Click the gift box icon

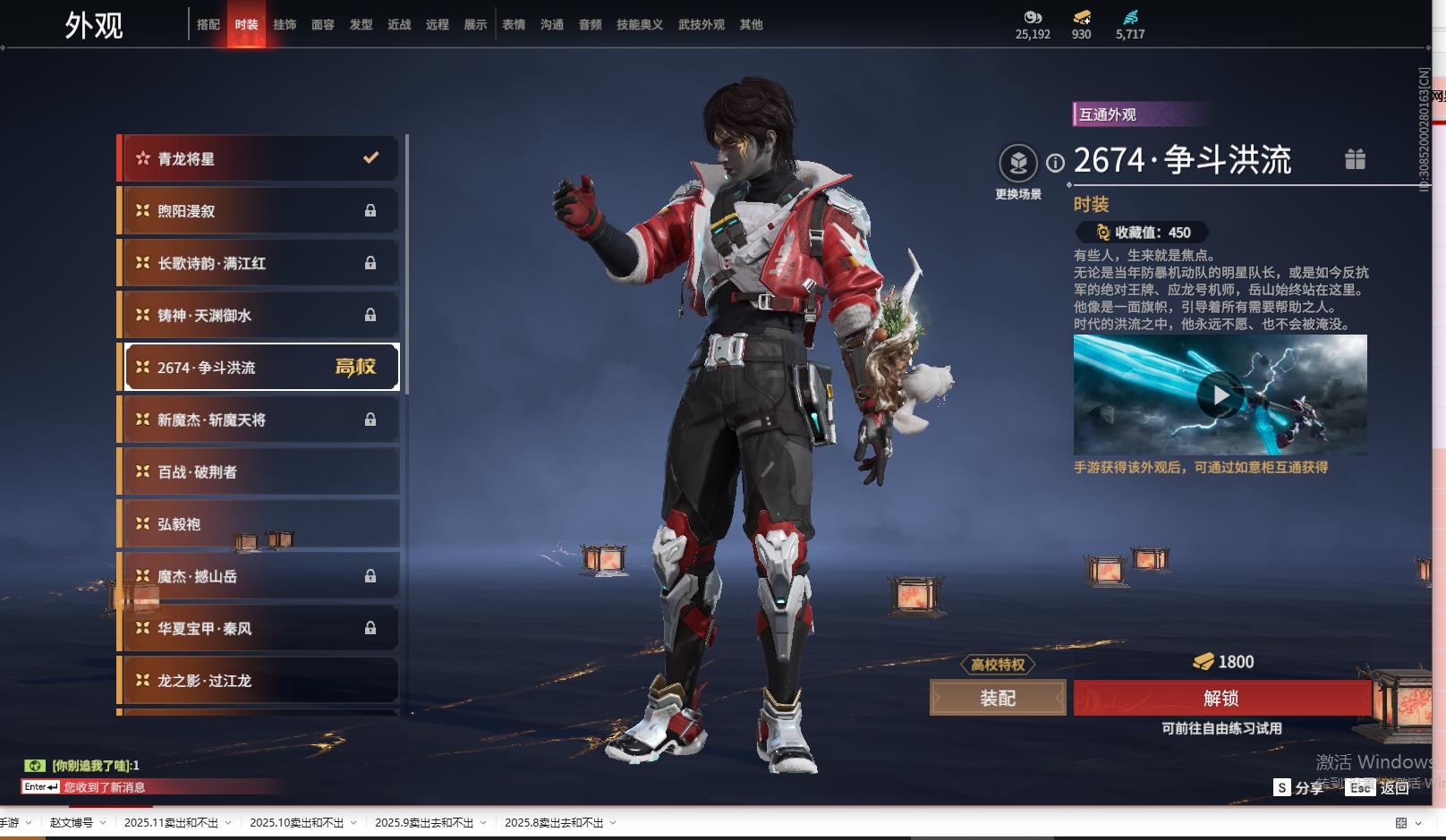pyautogui.click(x=1355, y=159)
